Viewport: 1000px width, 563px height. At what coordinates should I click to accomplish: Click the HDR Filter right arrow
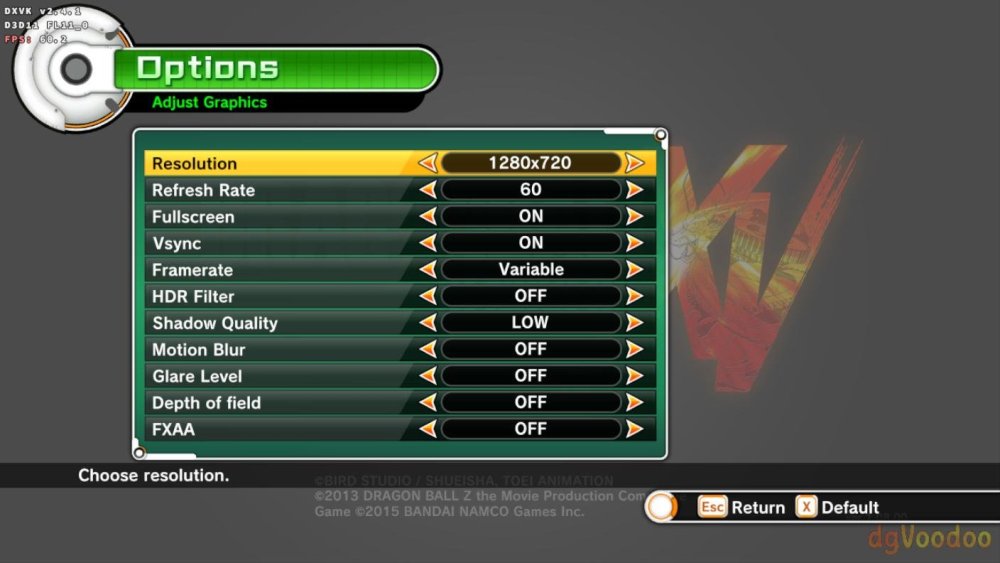coord(634,297)
